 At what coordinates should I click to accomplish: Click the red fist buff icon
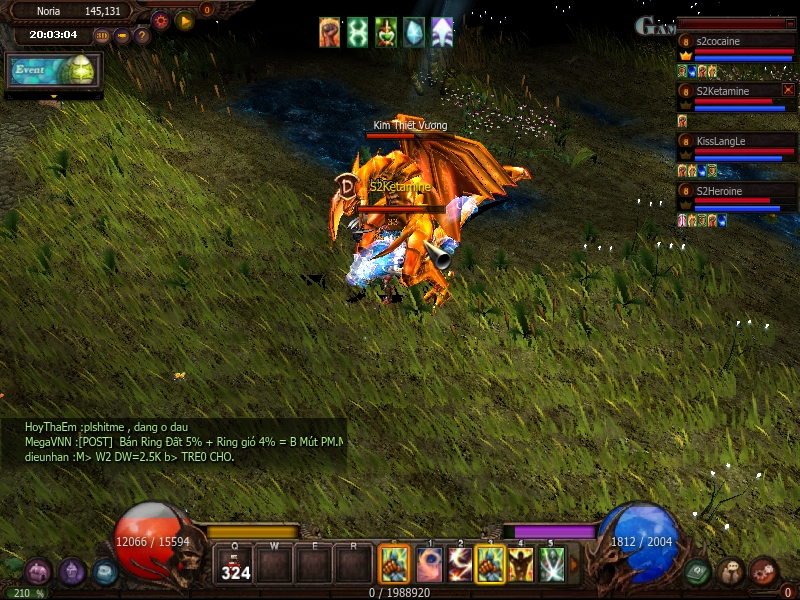(330, 32)
